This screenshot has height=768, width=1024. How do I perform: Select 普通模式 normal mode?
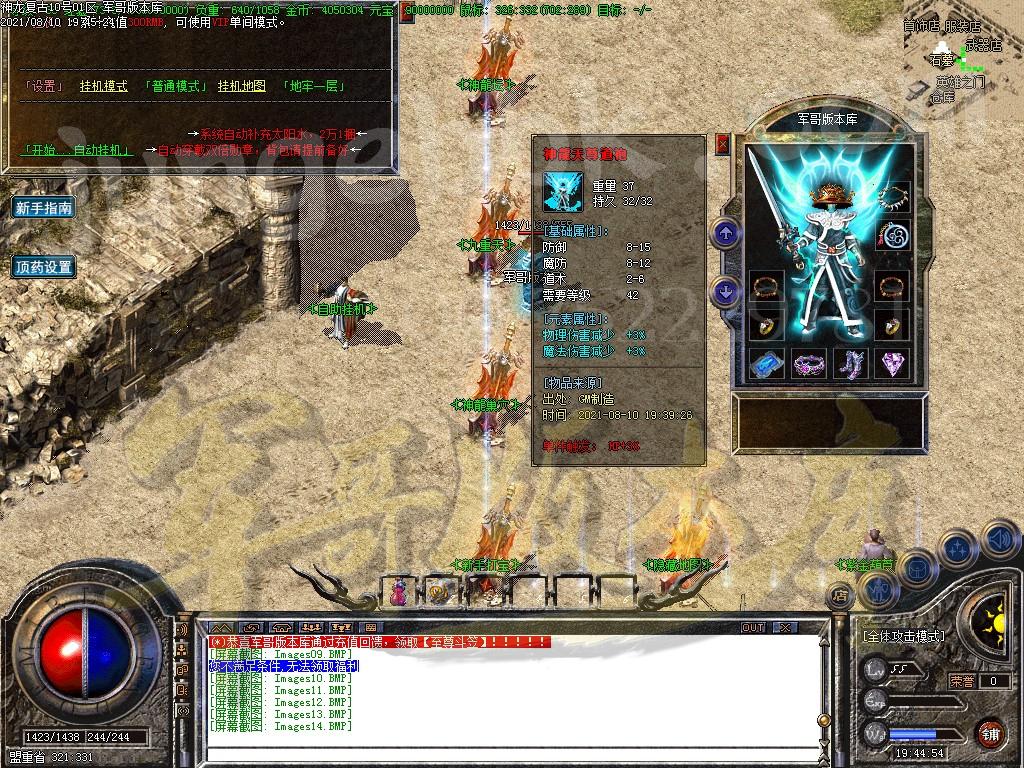coord(175,86)
